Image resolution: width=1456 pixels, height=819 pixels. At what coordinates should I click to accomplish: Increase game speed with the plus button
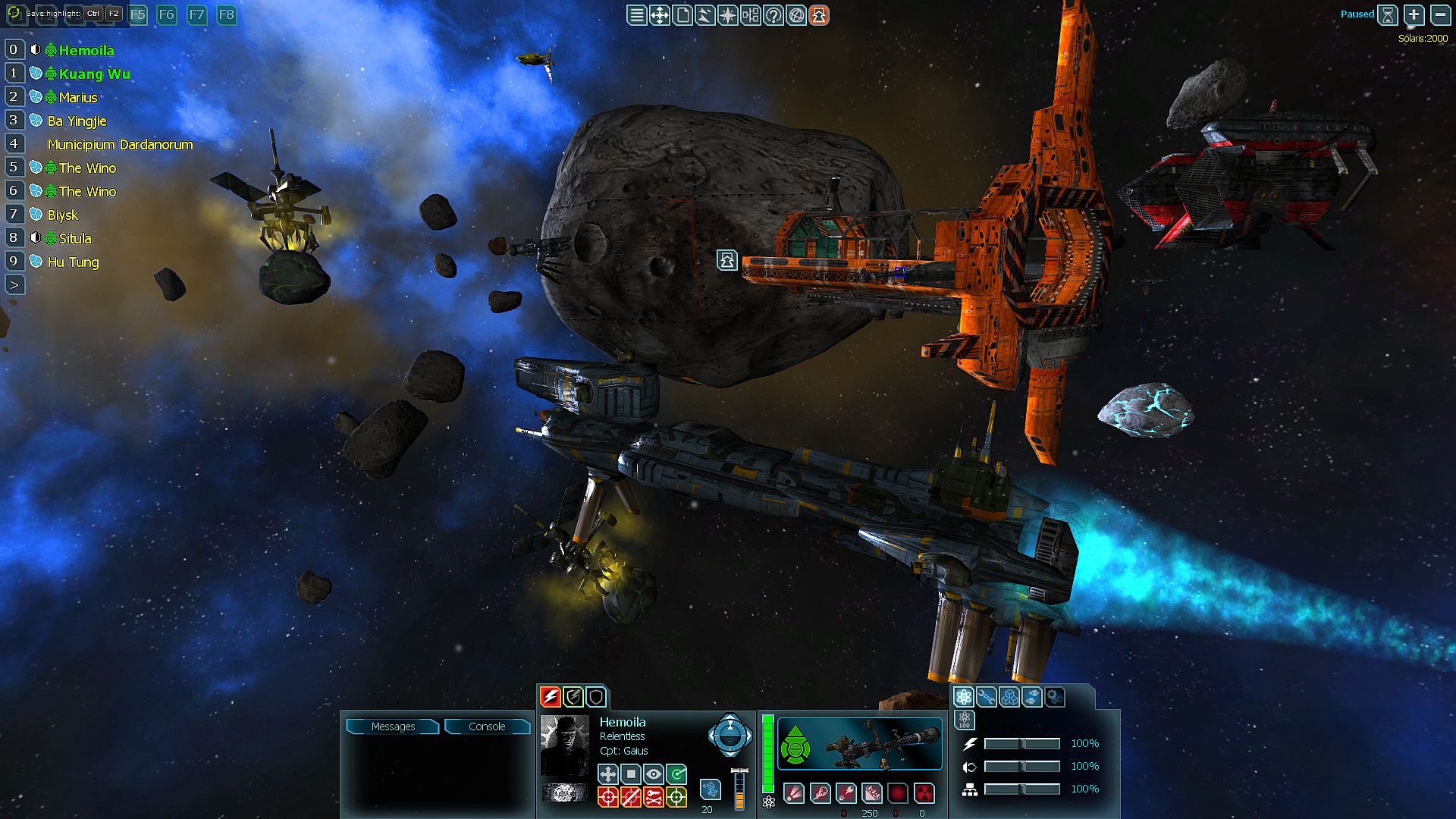coord(1414,14)
